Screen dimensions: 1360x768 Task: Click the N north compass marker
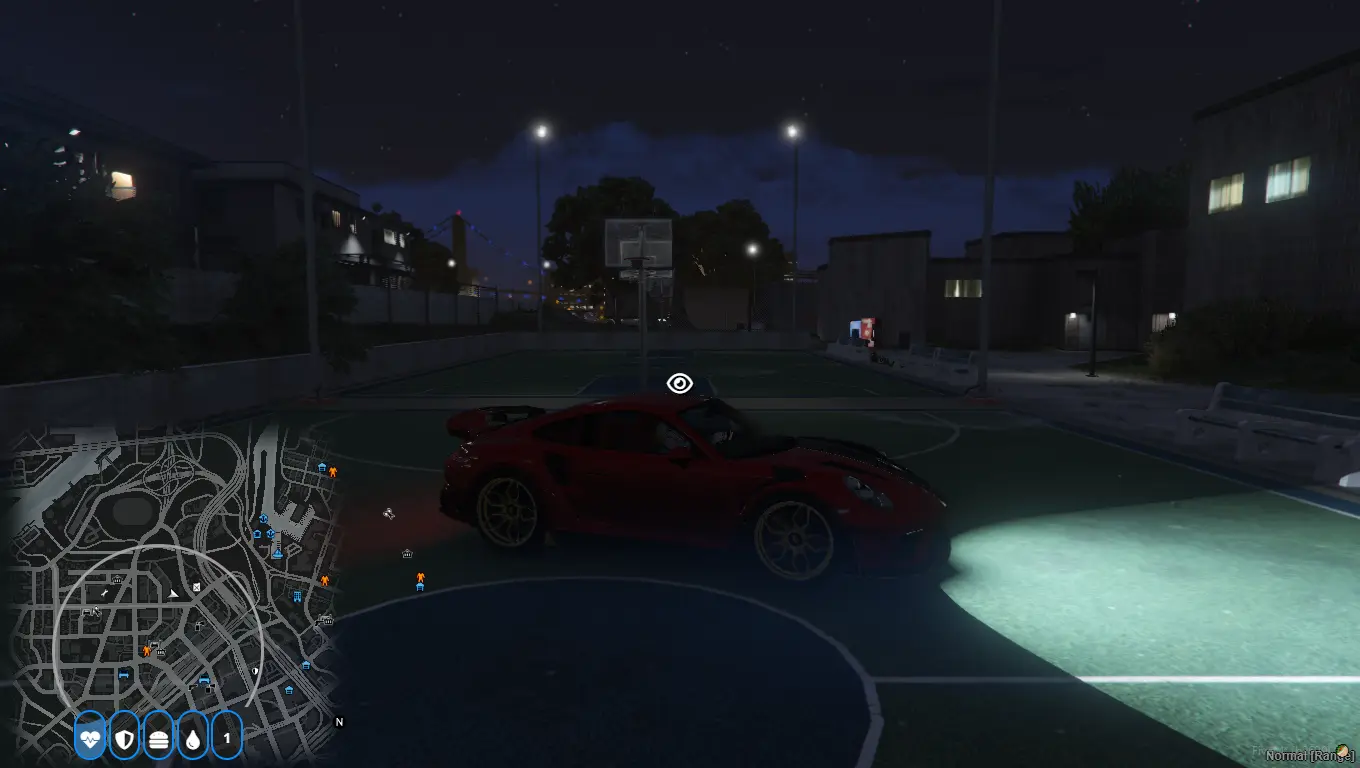pos(339,721)
